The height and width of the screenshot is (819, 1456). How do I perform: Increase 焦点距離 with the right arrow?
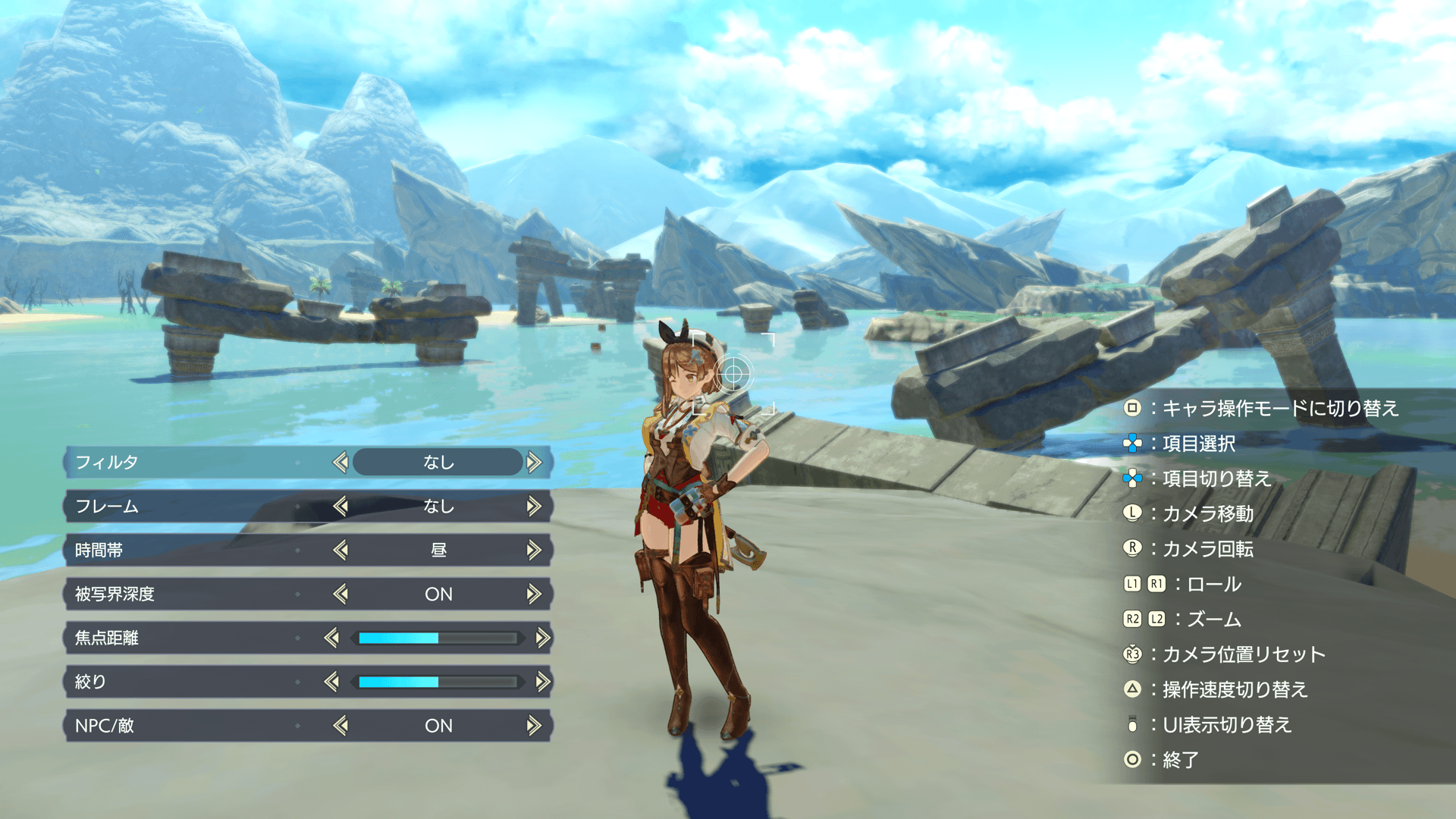[543, 638]
